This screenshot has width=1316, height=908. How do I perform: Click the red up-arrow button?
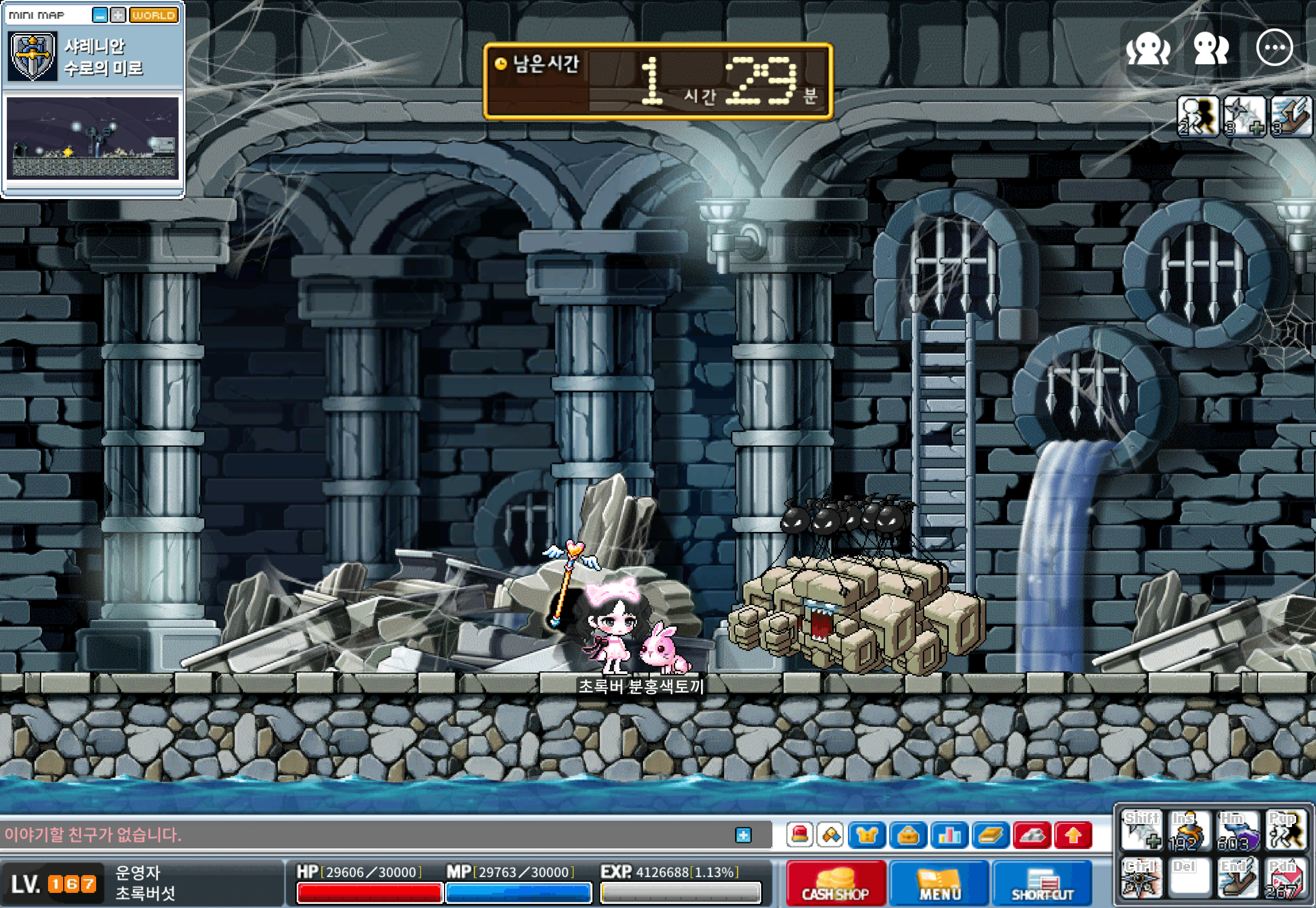(x=1073, y=835)
